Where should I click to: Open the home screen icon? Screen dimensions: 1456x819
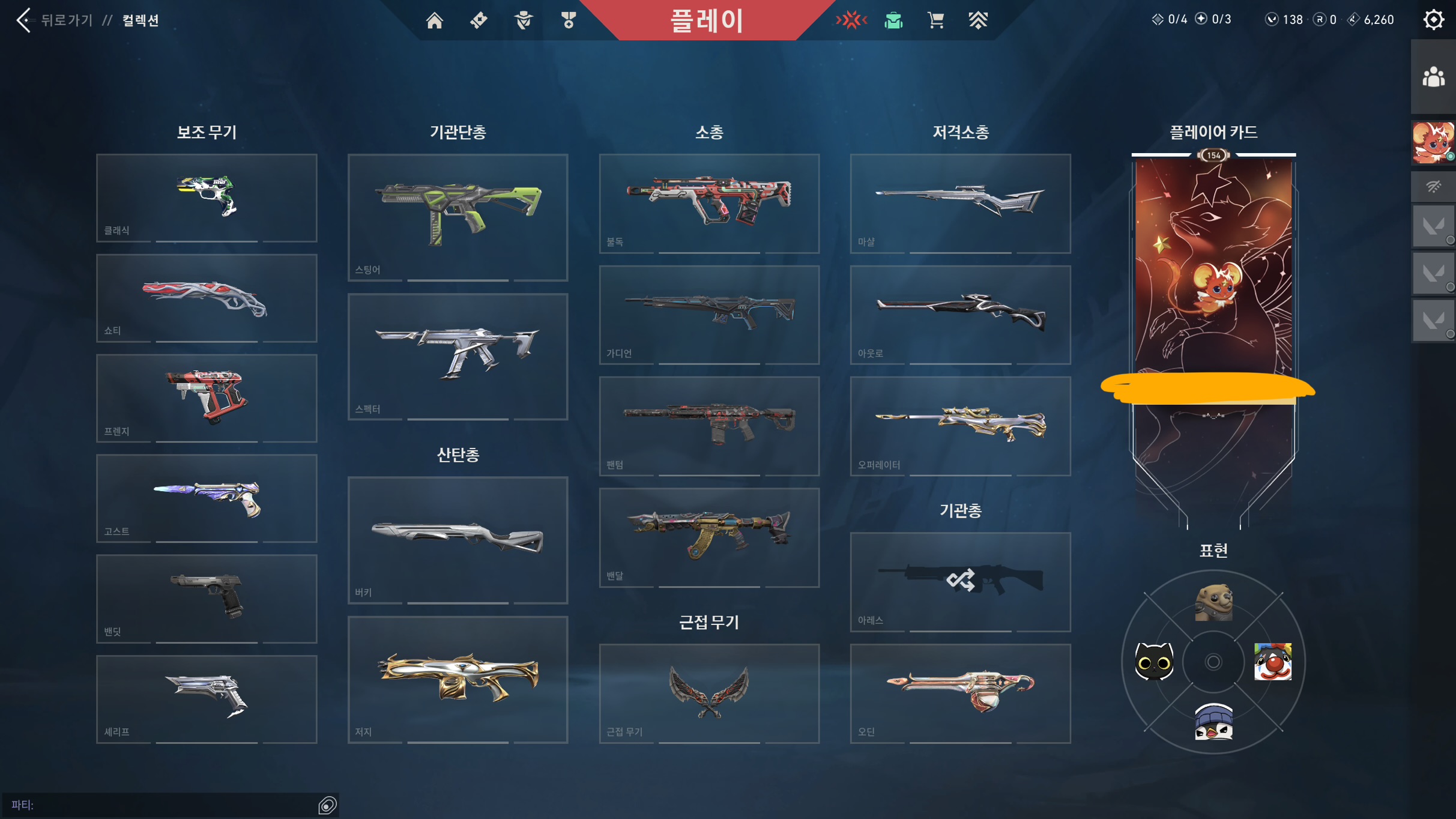[434, 20]
